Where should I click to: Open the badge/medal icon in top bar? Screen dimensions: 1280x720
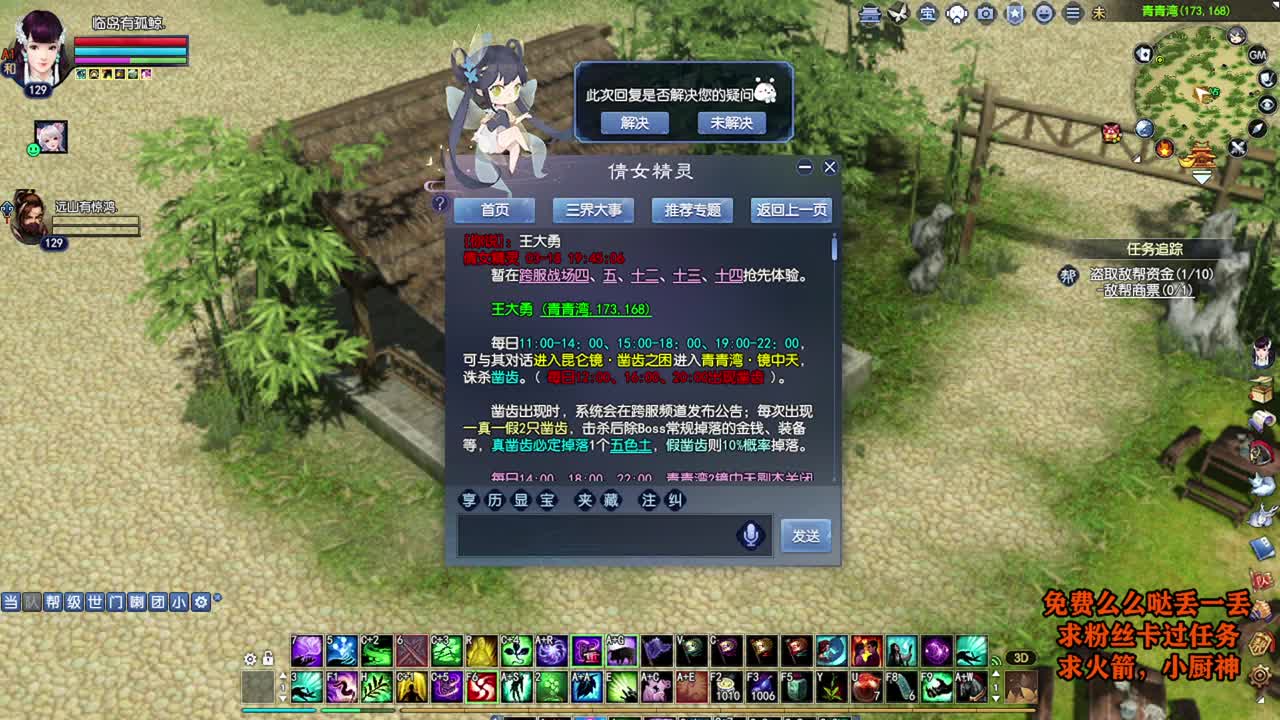click(x=1013, y=14)
